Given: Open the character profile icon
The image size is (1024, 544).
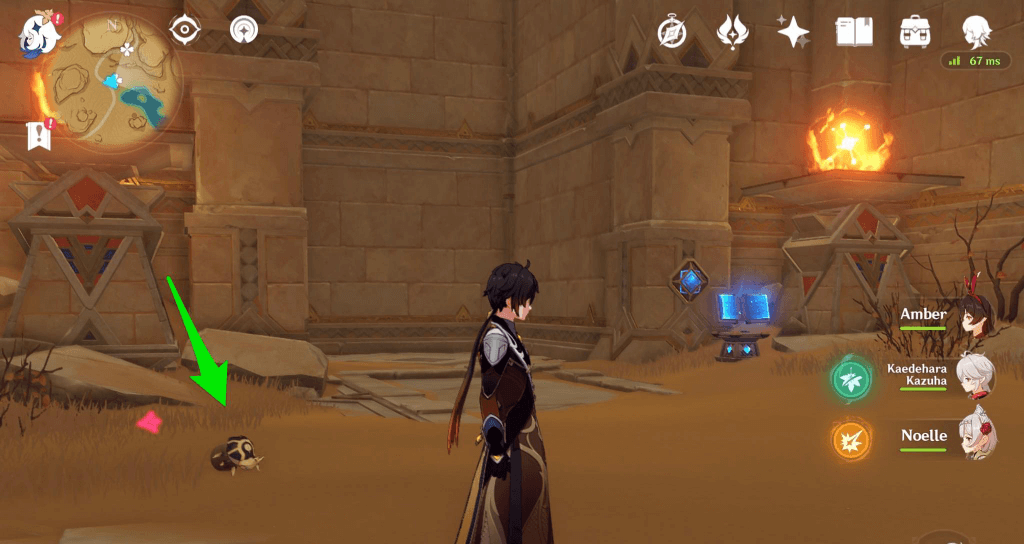Looking at the screenshot, I should (x=976, y=32).
